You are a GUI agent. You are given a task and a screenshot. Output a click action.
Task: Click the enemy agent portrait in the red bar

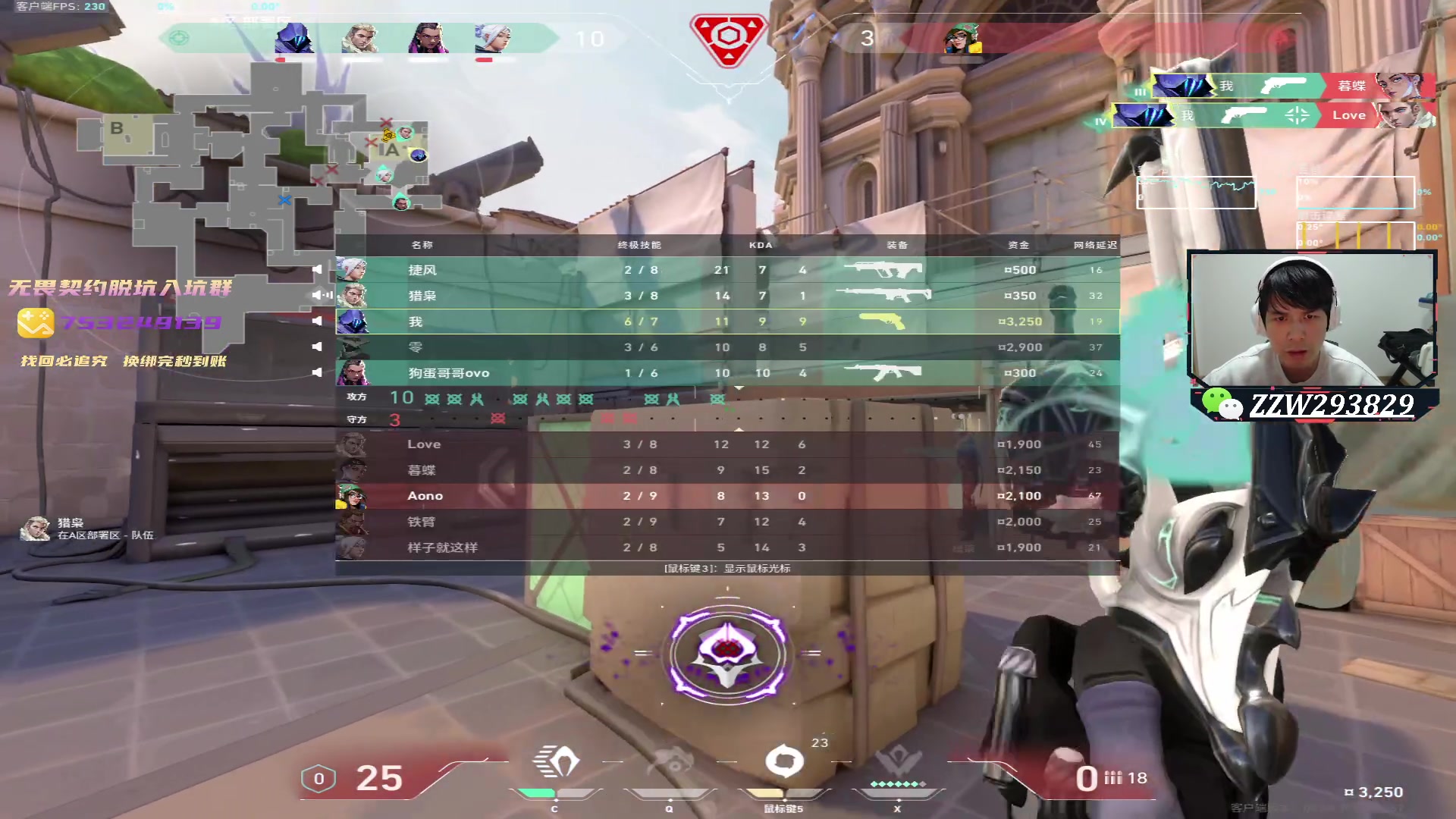tap(962, 38)
